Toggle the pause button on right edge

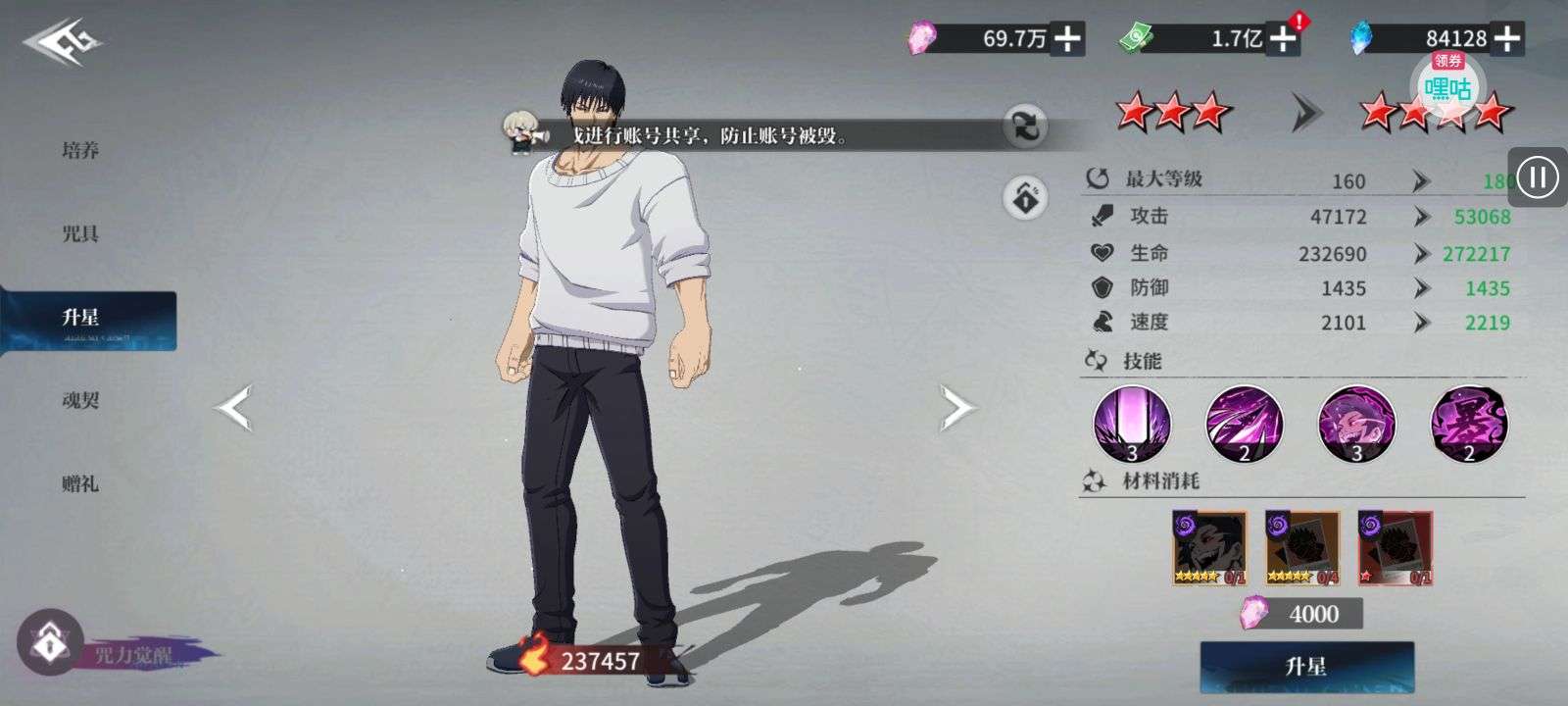[x=1538, y=177]
